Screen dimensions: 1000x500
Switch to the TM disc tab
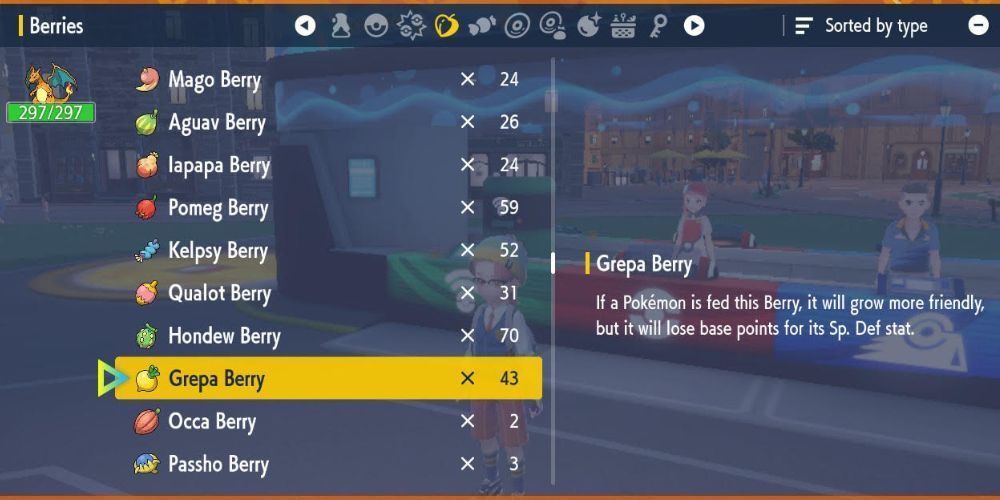coord(517,26)
